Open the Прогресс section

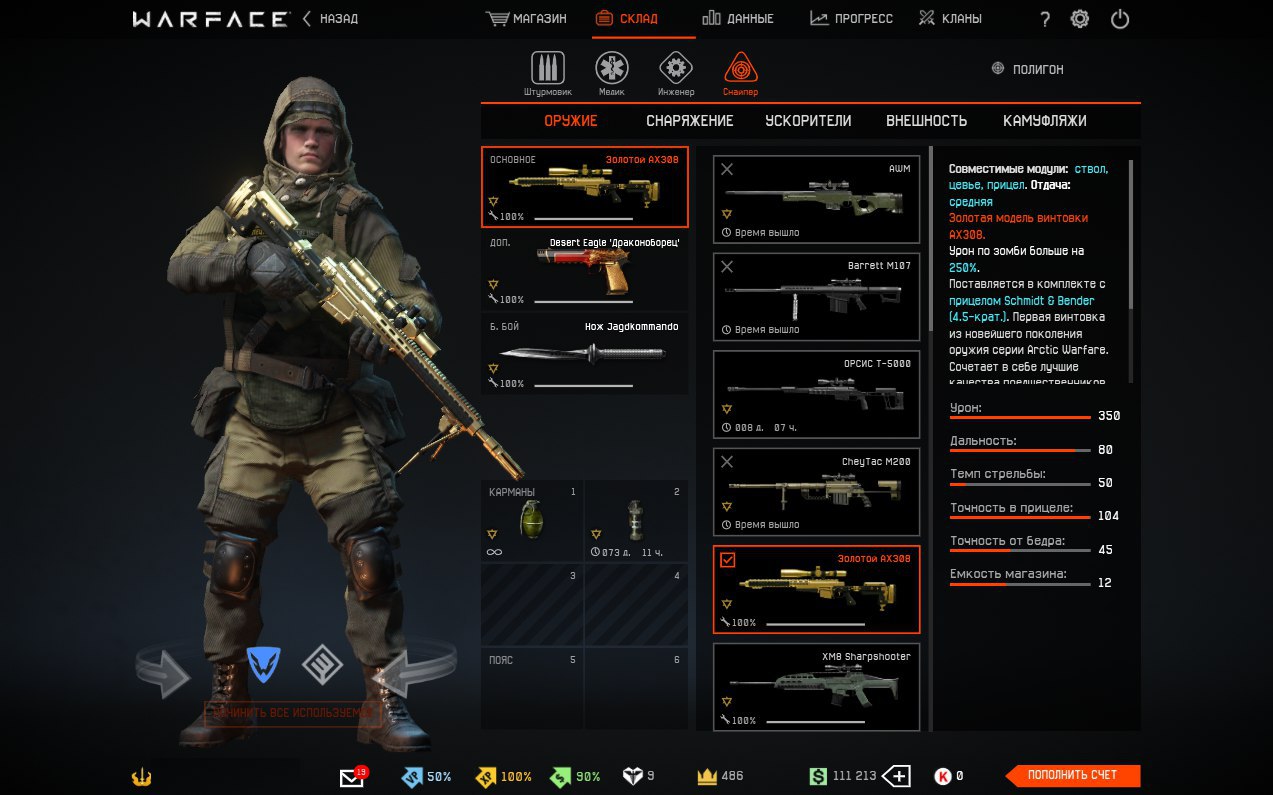(851, 19)
